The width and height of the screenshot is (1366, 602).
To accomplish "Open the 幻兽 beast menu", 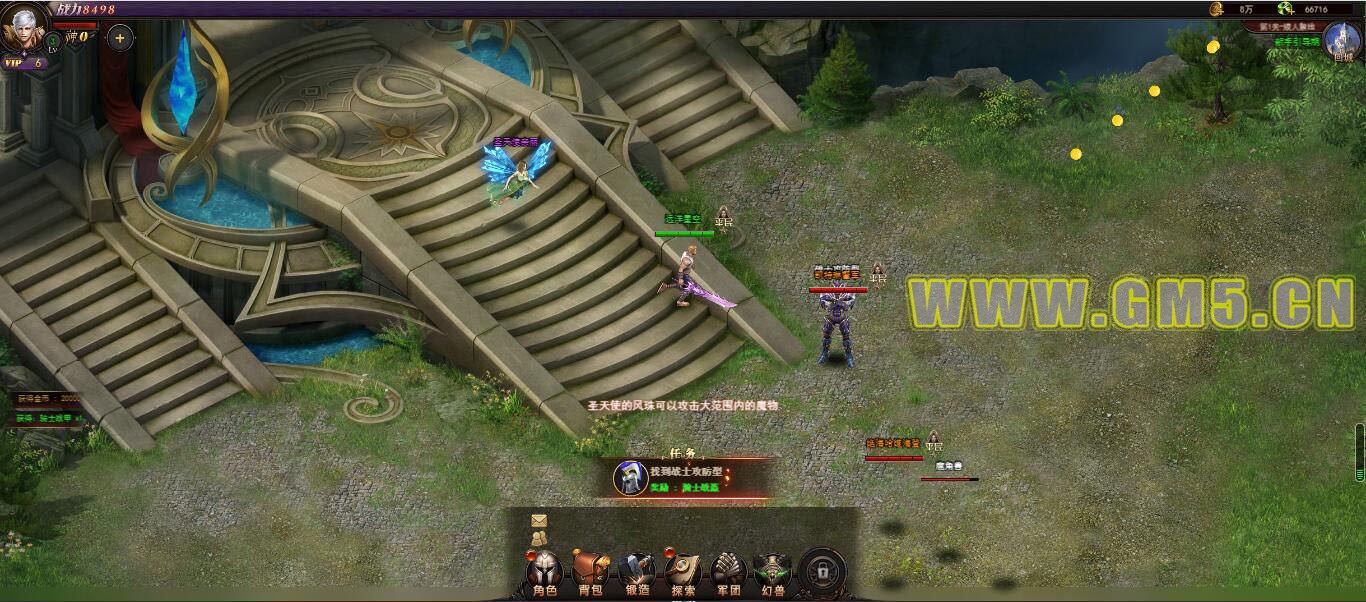I will click(x=773, y=574).
